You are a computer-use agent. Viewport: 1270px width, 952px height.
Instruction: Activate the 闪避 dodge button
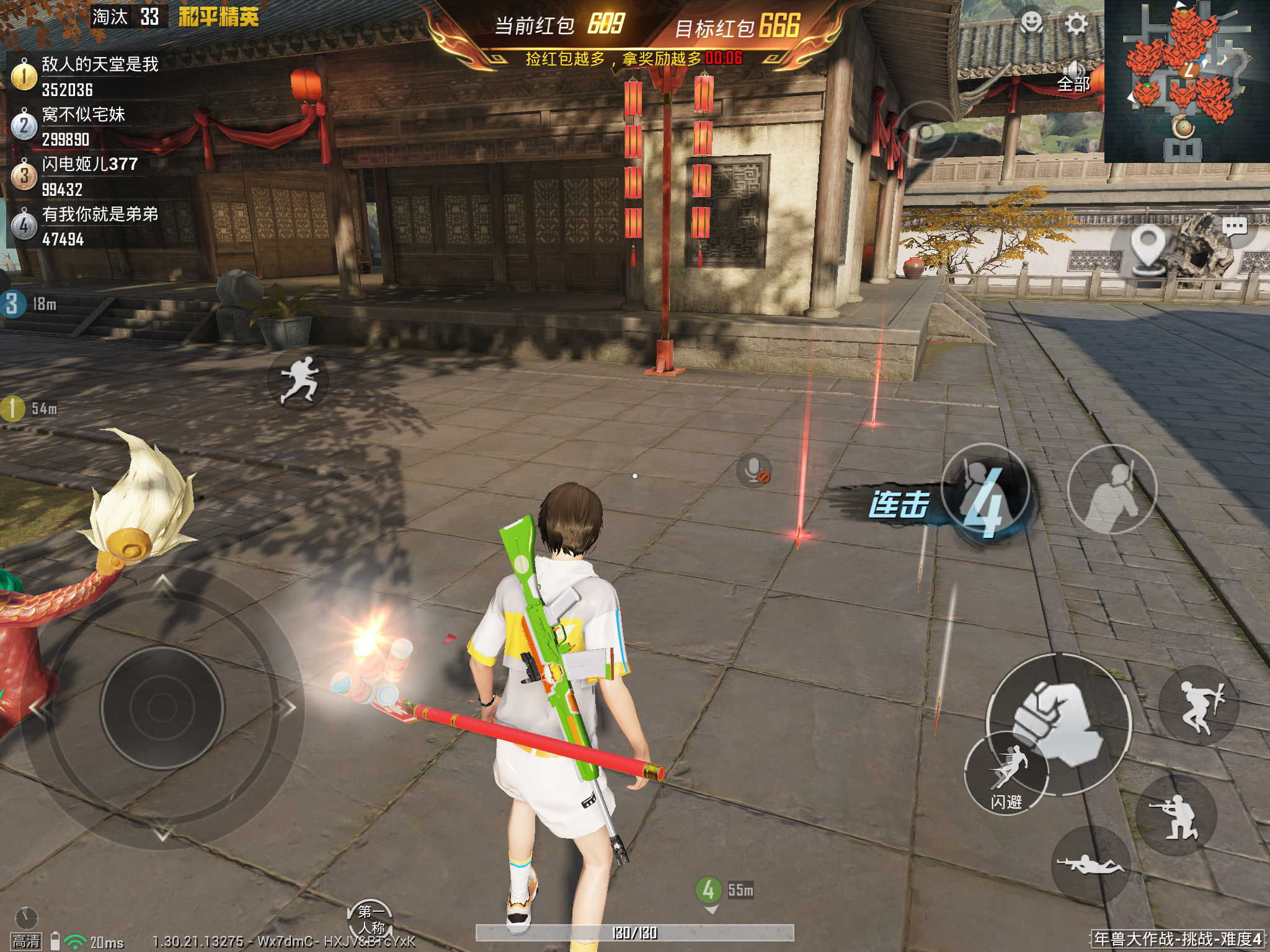click(1006, 775)
